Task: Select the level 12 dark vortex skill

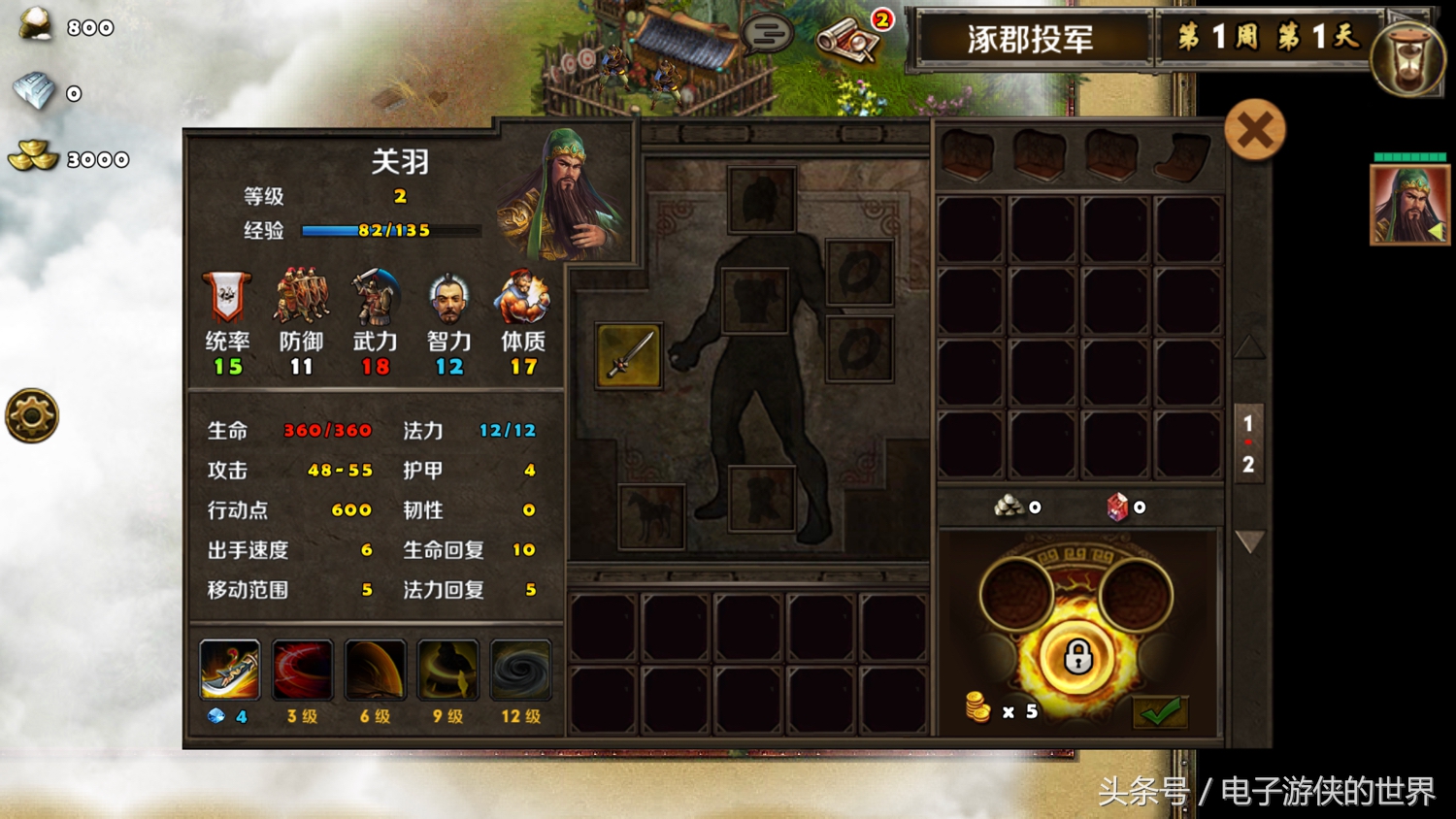Action: point(520,669)
